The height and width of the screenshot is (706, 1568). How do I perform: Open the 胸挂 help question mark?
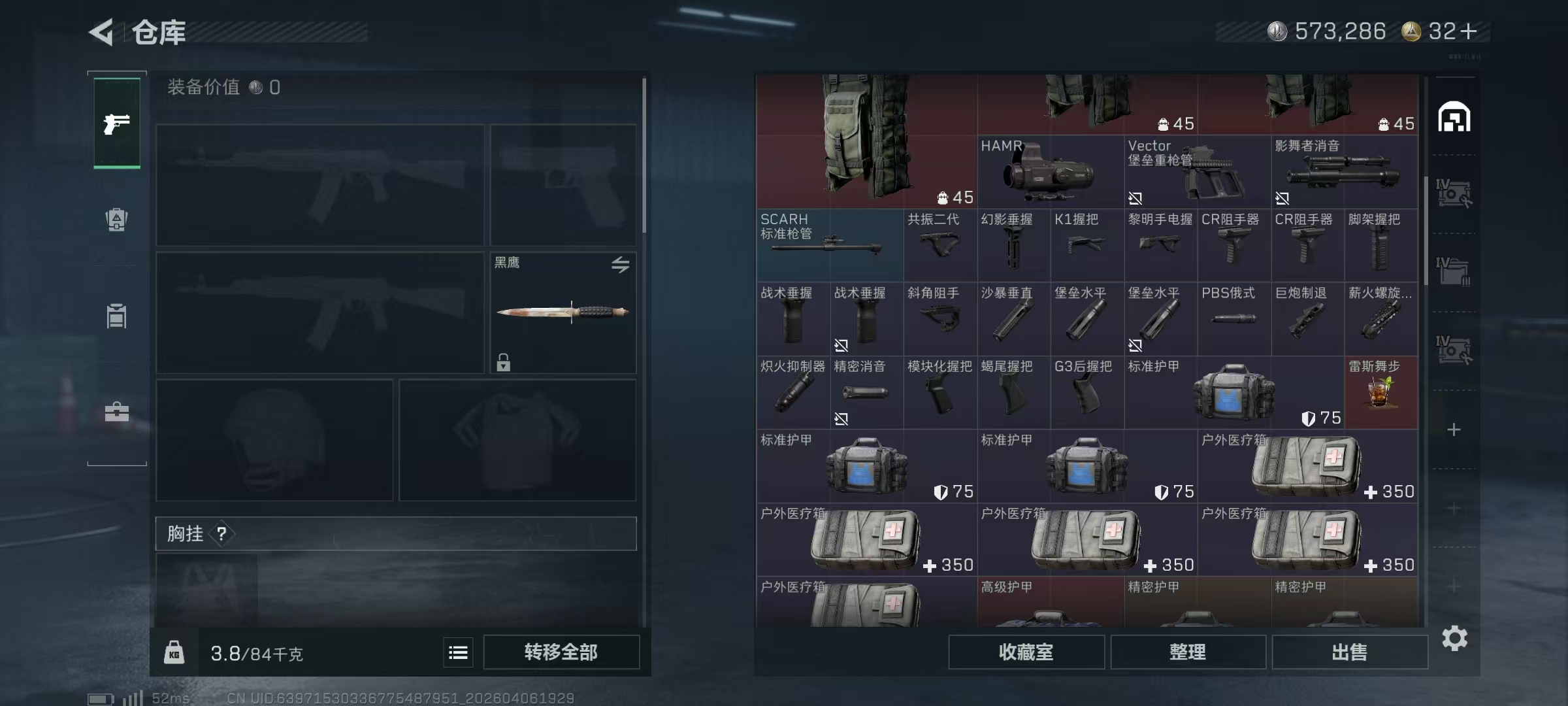pyautogui.click(x=223, y=534)
